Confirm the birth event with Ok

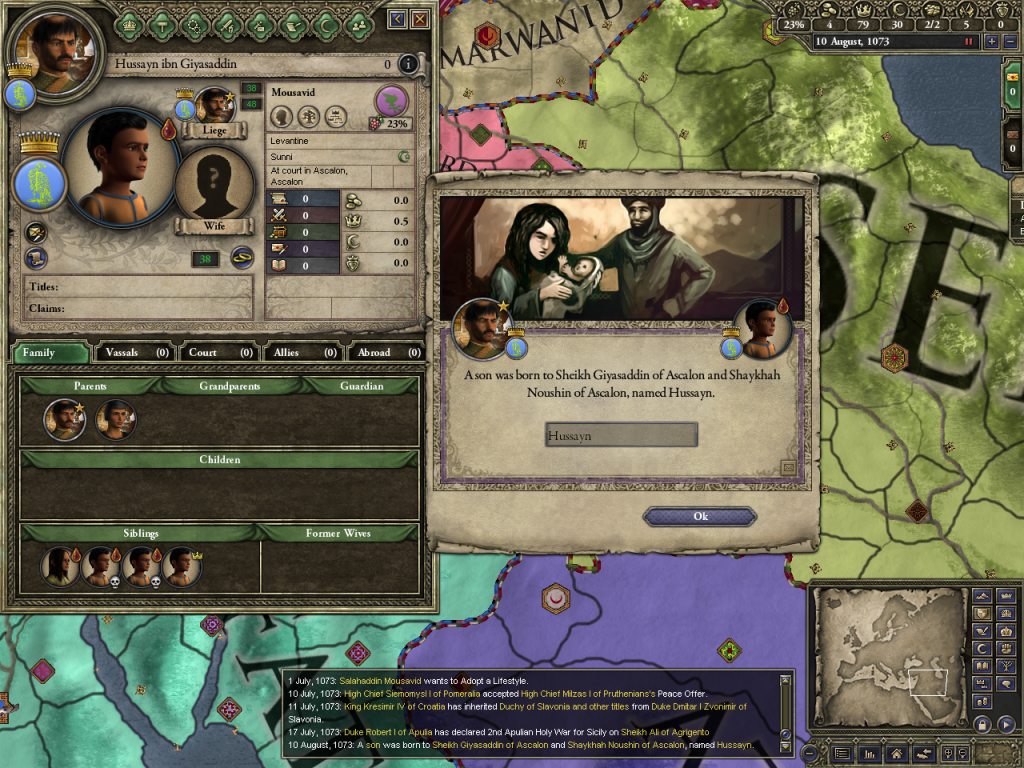[x=700, y=516]
